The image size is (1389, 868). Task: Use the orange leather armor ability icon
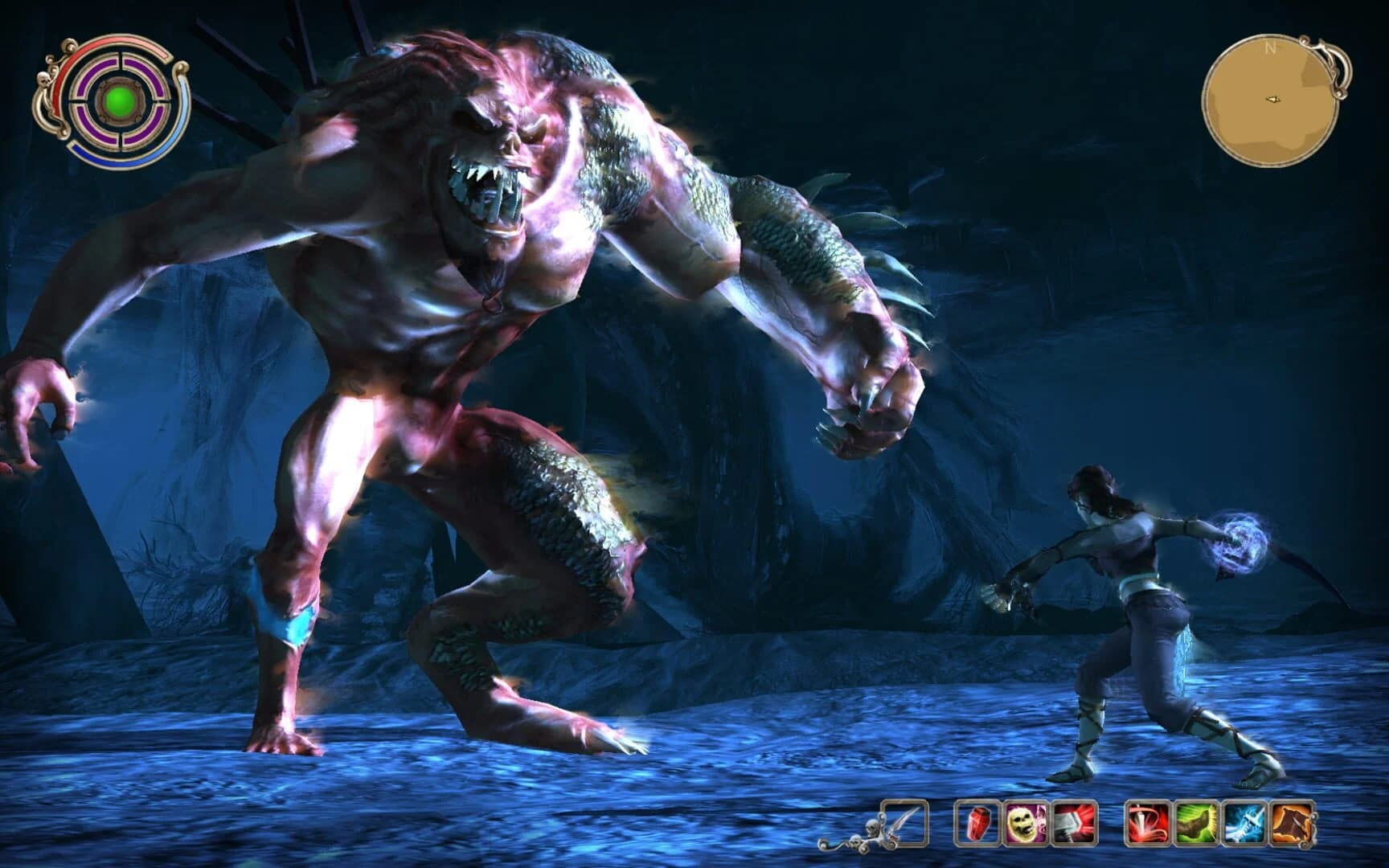pos(1290,822)
